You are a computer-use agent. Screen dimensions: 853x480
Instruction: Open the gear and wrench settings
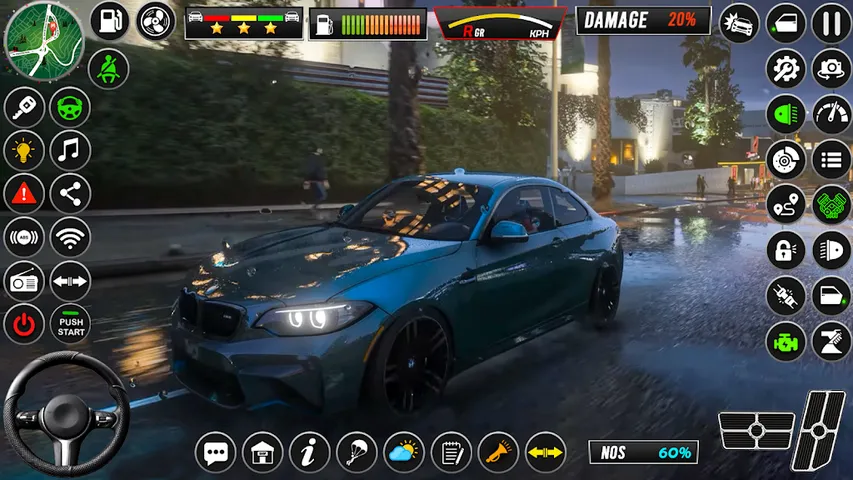786,69
